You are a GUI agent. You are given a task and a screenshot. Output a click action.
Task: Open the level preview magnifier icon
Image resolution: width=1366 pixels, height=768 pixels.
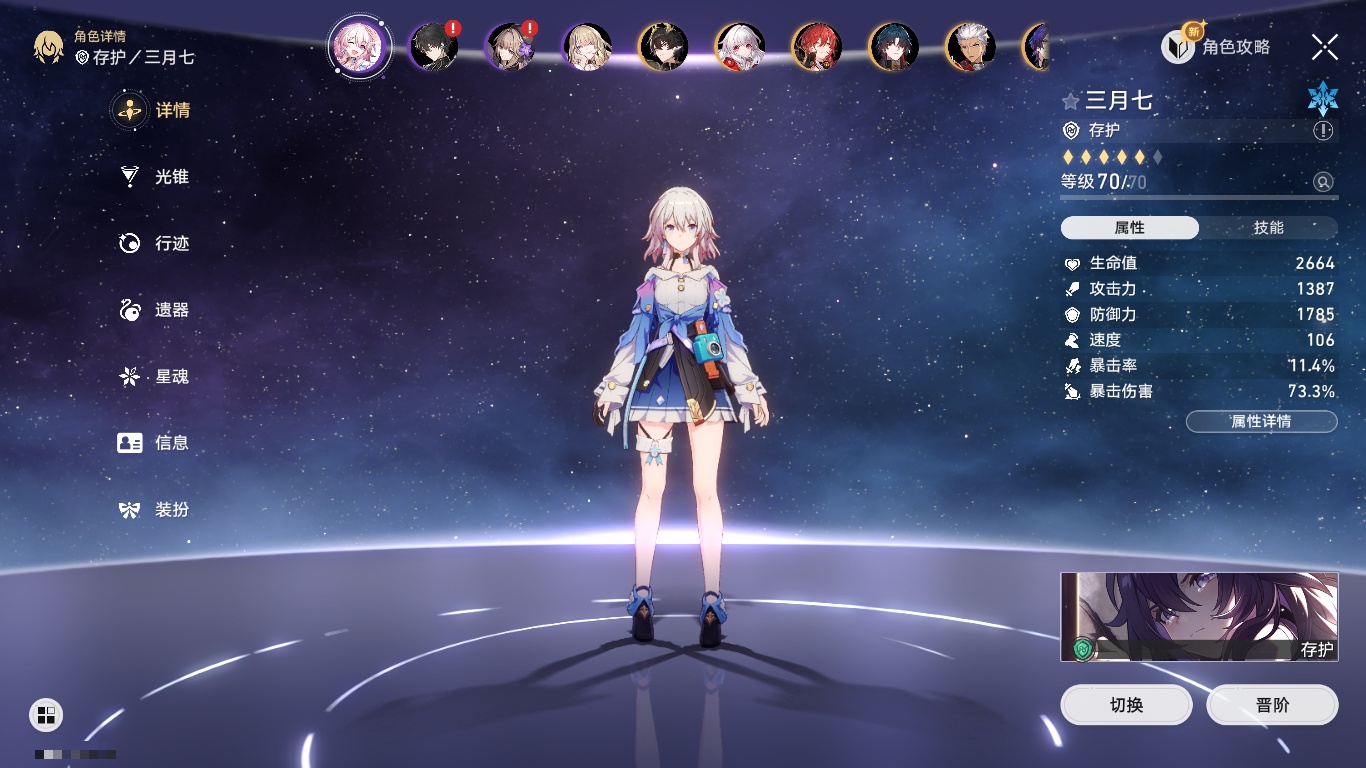1323,182
